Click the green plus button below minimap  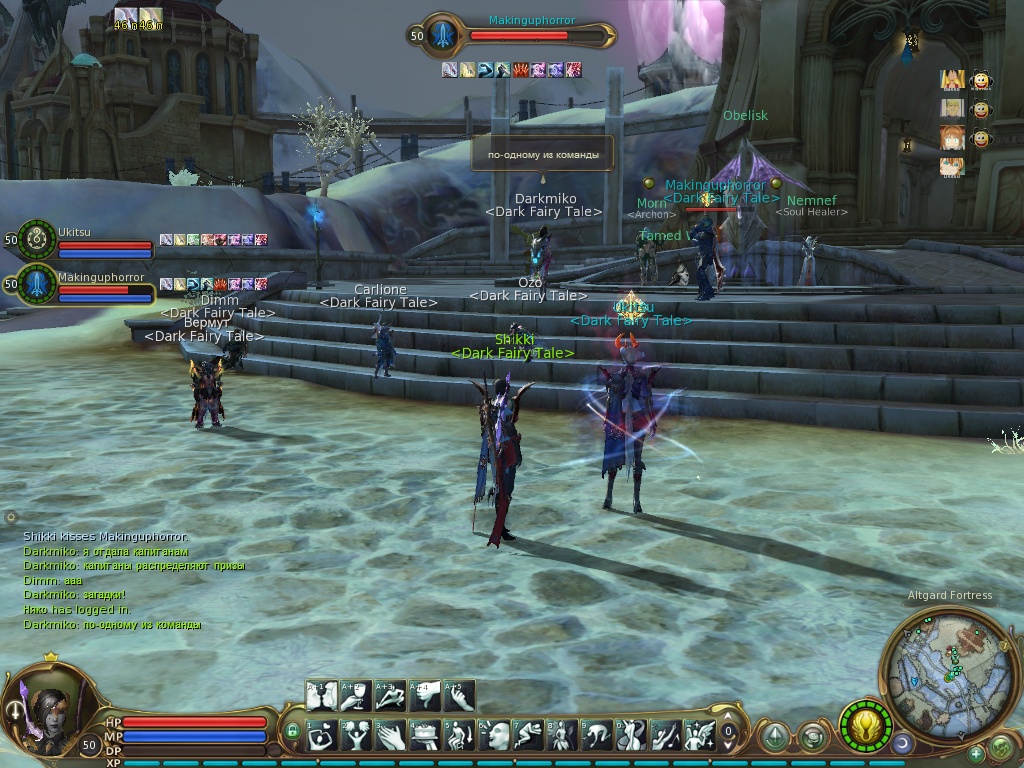(977, 753)
